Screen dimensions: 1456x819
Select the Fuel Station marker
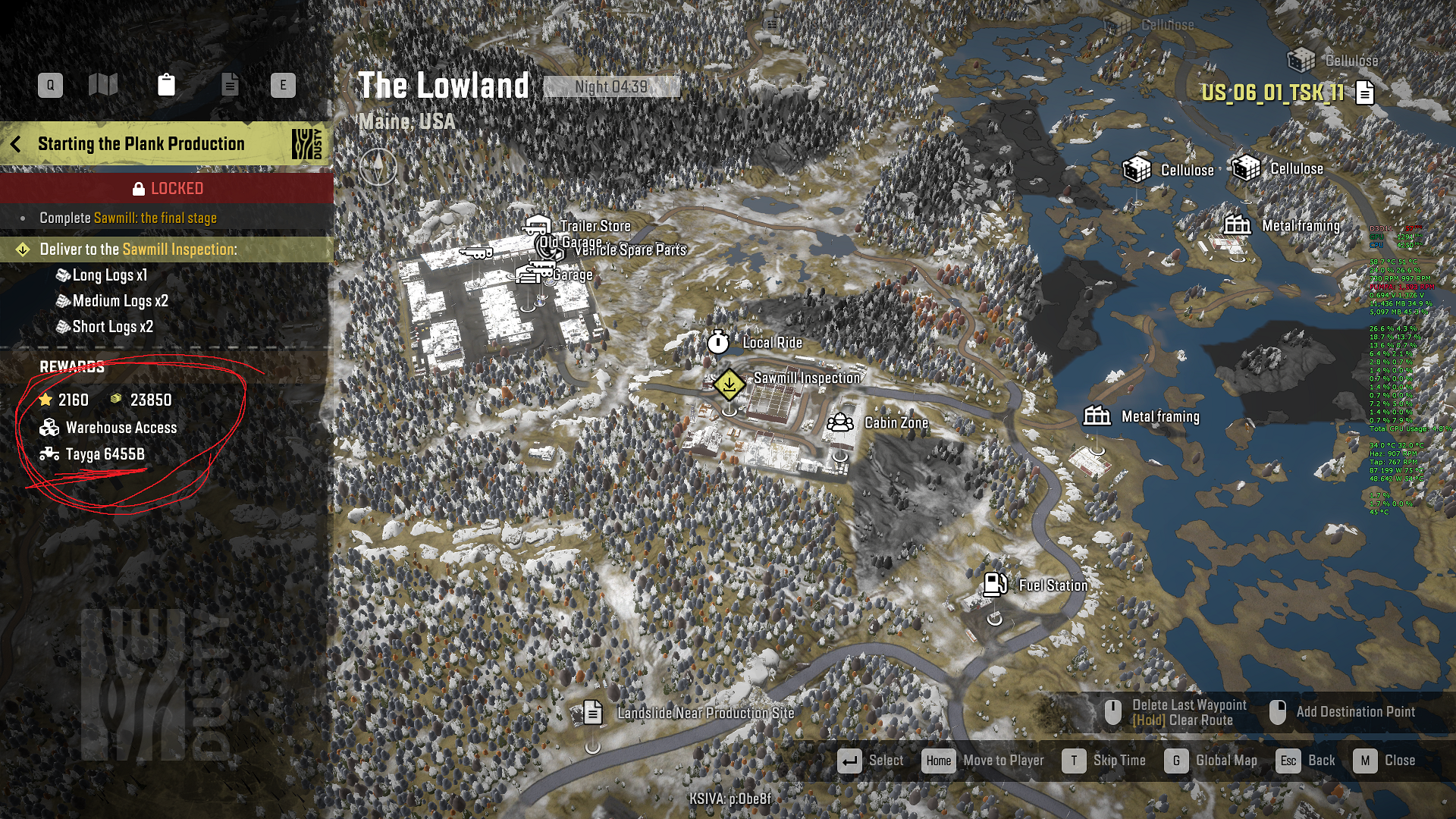click(994, 585)
